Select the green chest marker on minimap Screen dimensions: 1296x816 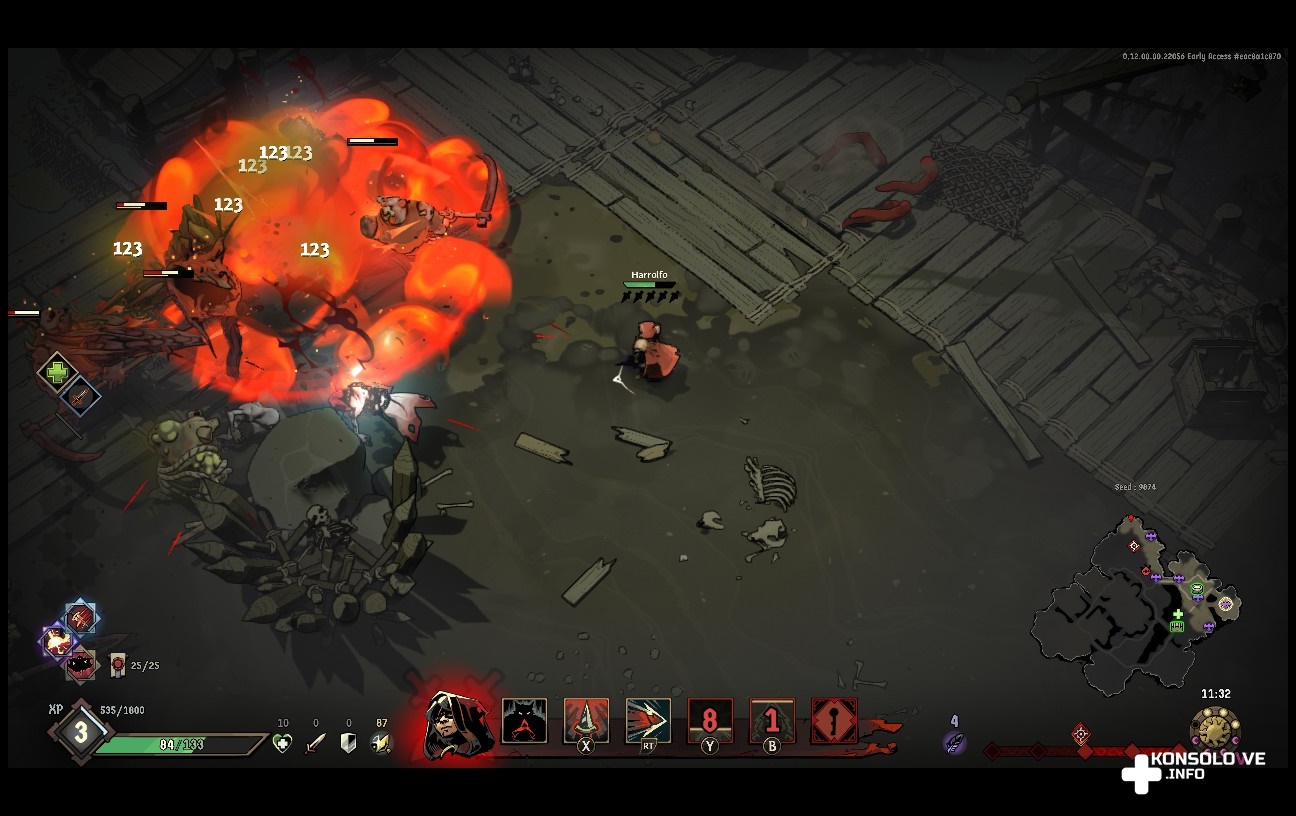point(1177,626)
